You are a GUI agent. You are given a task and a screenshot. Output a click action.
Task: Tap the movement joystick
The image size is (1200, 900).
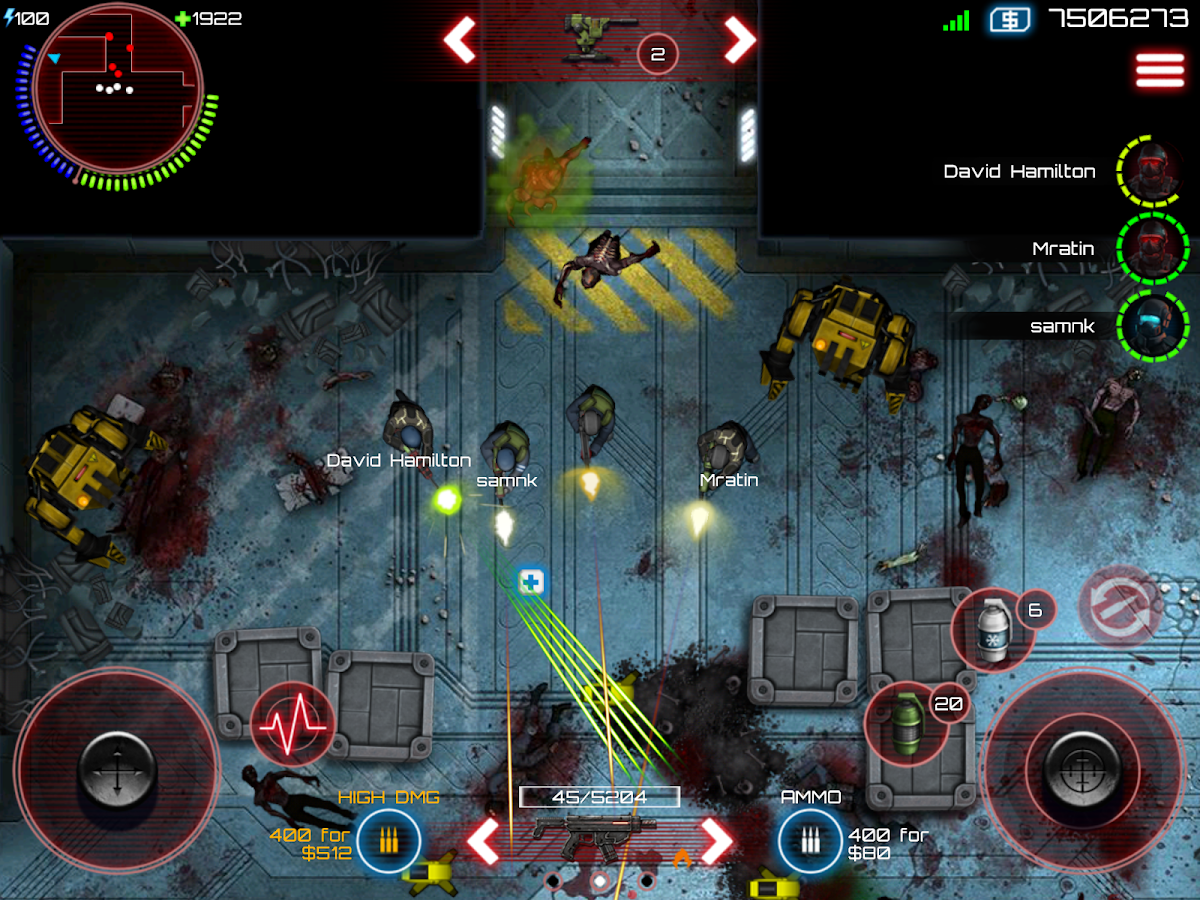(x=117, y=770)
